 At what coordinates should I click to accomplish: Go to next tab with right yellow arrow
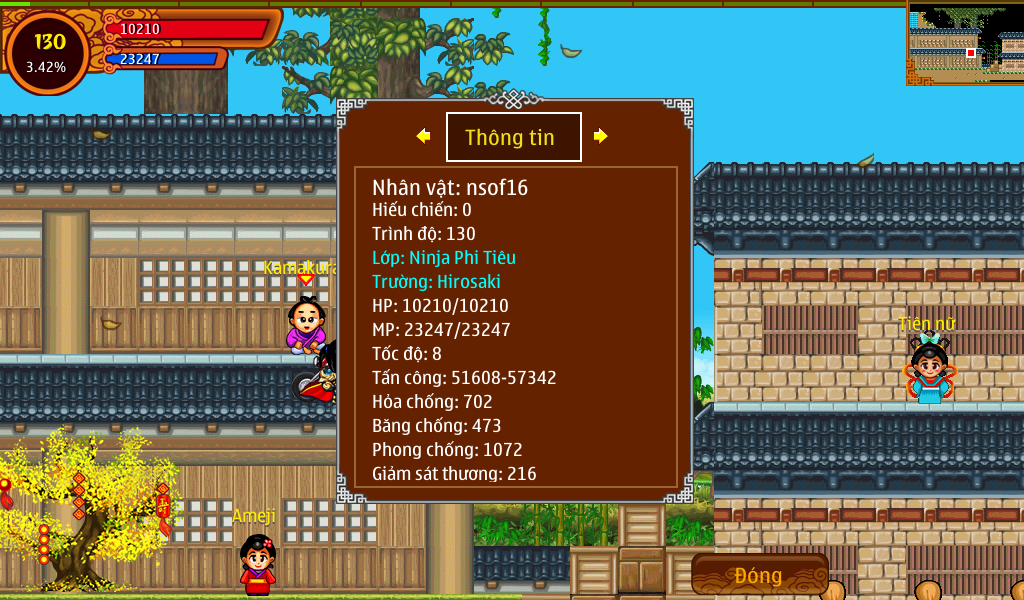tap(600, 136)
